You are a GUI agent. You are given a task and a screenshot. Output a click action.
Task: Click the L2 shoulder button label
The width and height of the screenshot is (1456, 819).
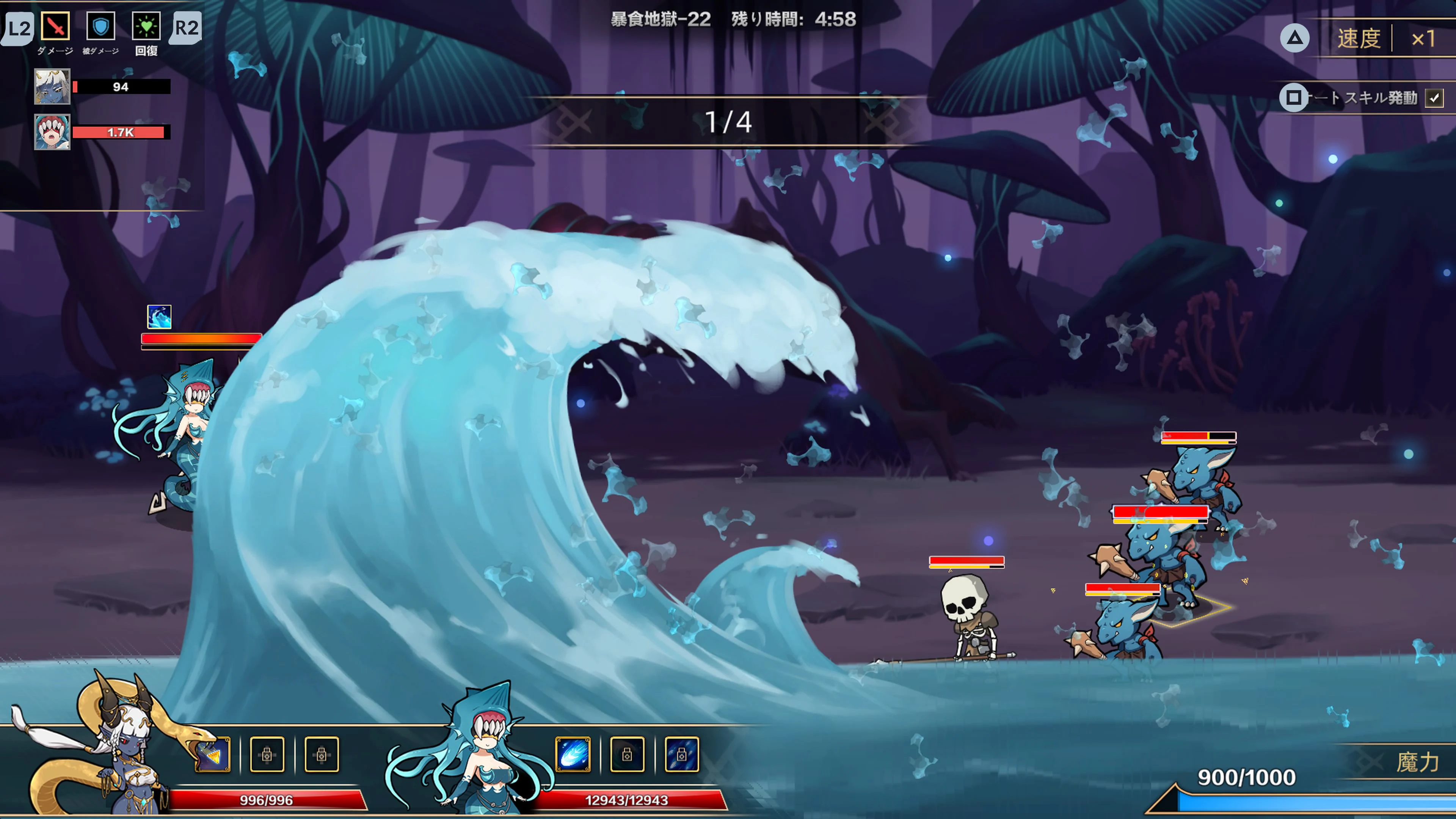click(x=19, y=27)
